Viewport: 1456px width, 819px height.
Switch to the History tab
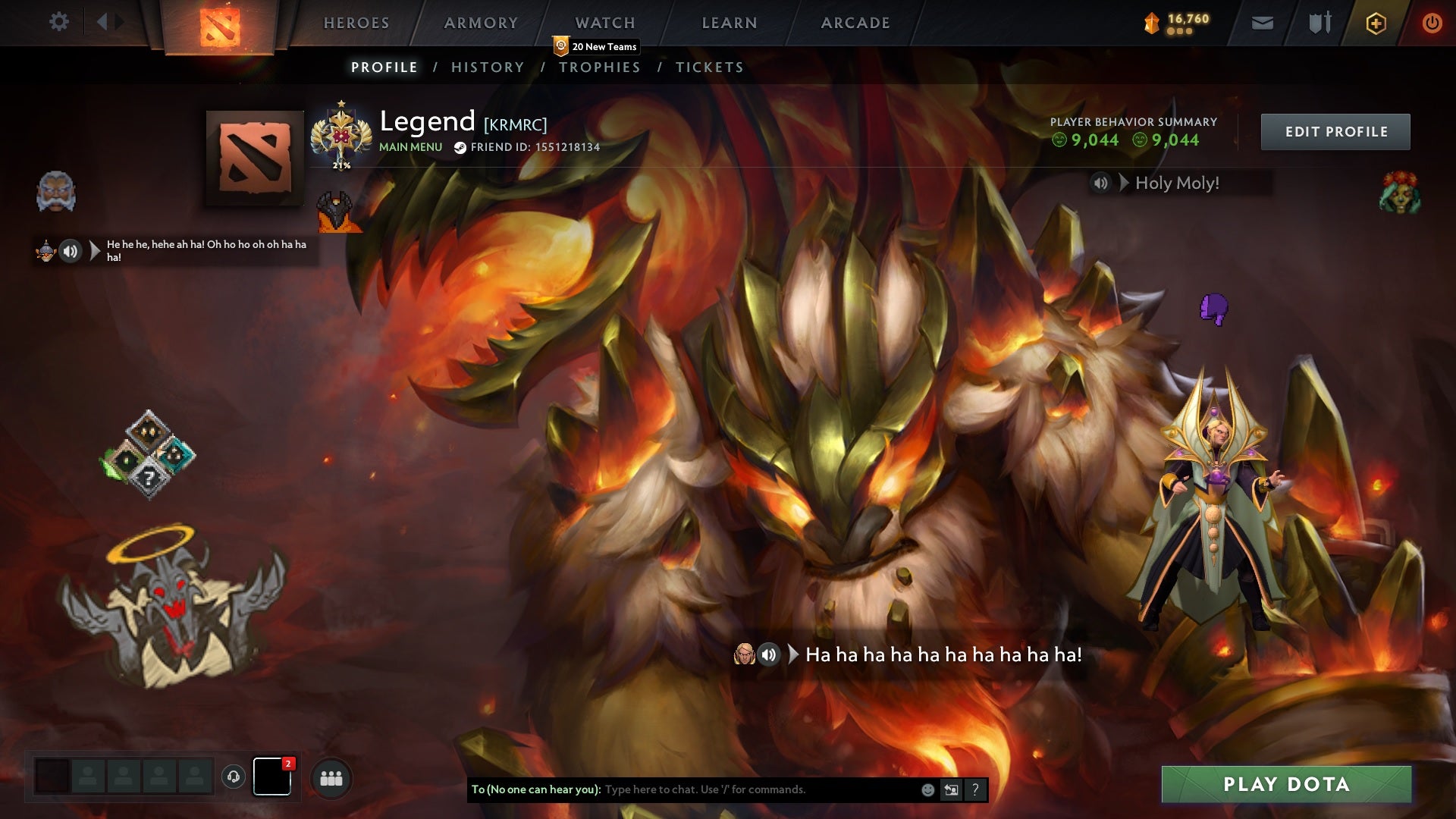(x=488, y=67)
